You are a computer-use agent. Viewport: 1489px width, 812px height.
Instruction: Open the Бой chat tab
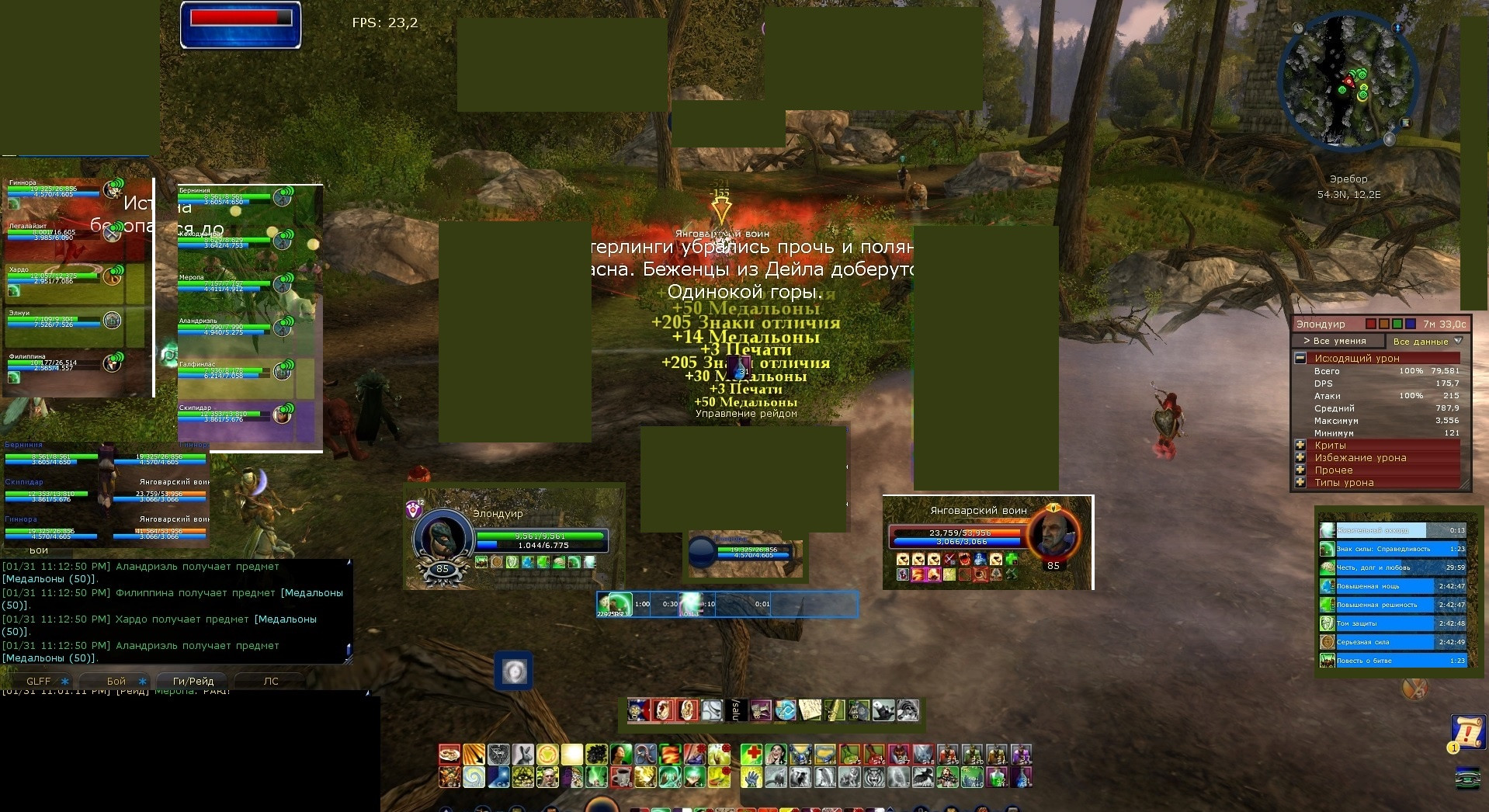pyautogui.click(x=116, y=681)
